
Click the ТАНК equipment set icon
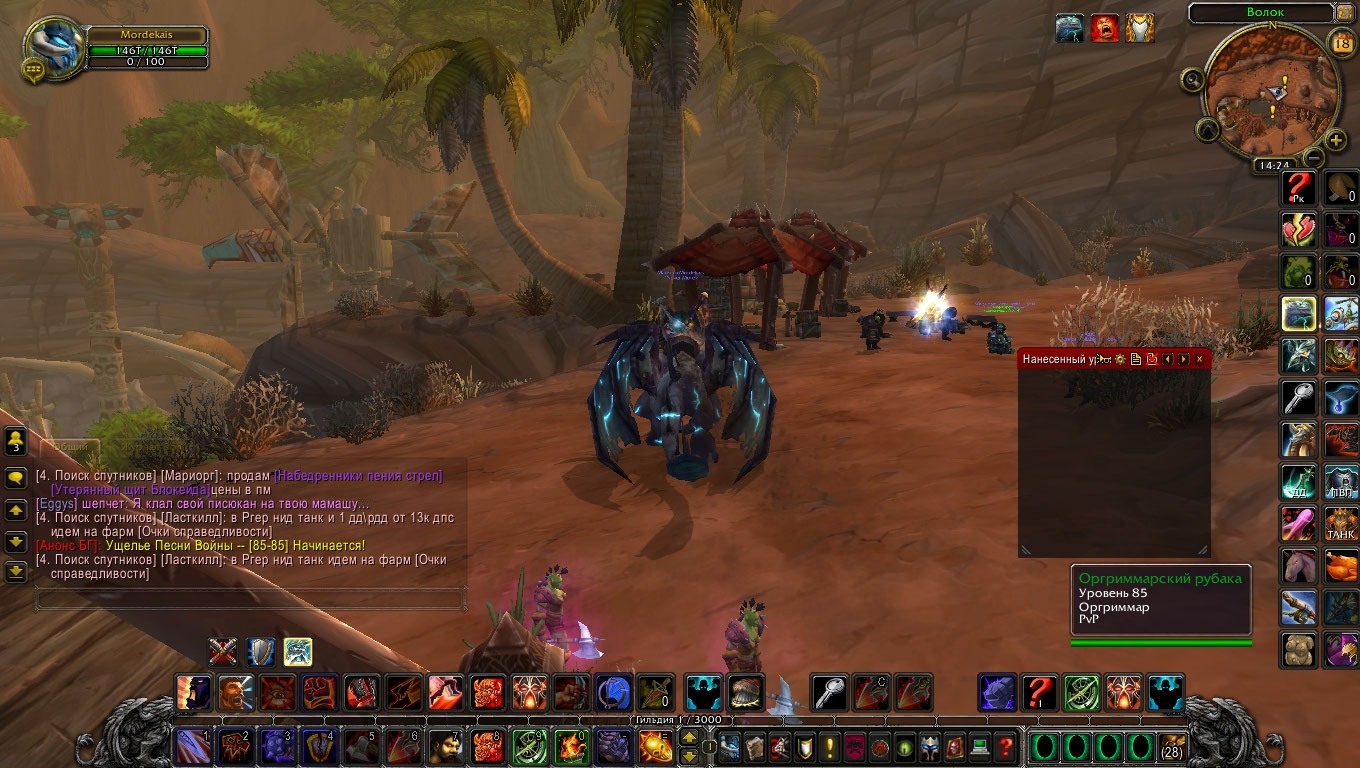(1341, 523)
